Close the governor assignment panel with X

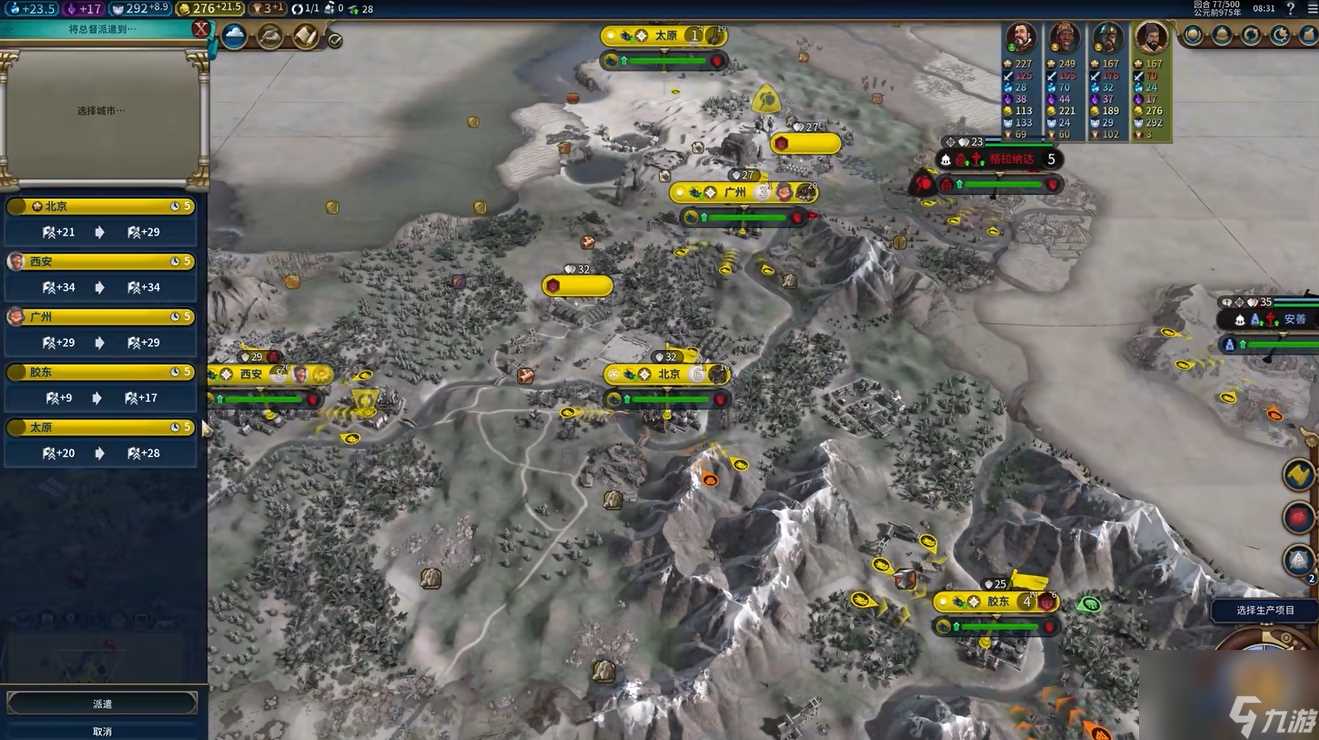click(x=201, y=29)
